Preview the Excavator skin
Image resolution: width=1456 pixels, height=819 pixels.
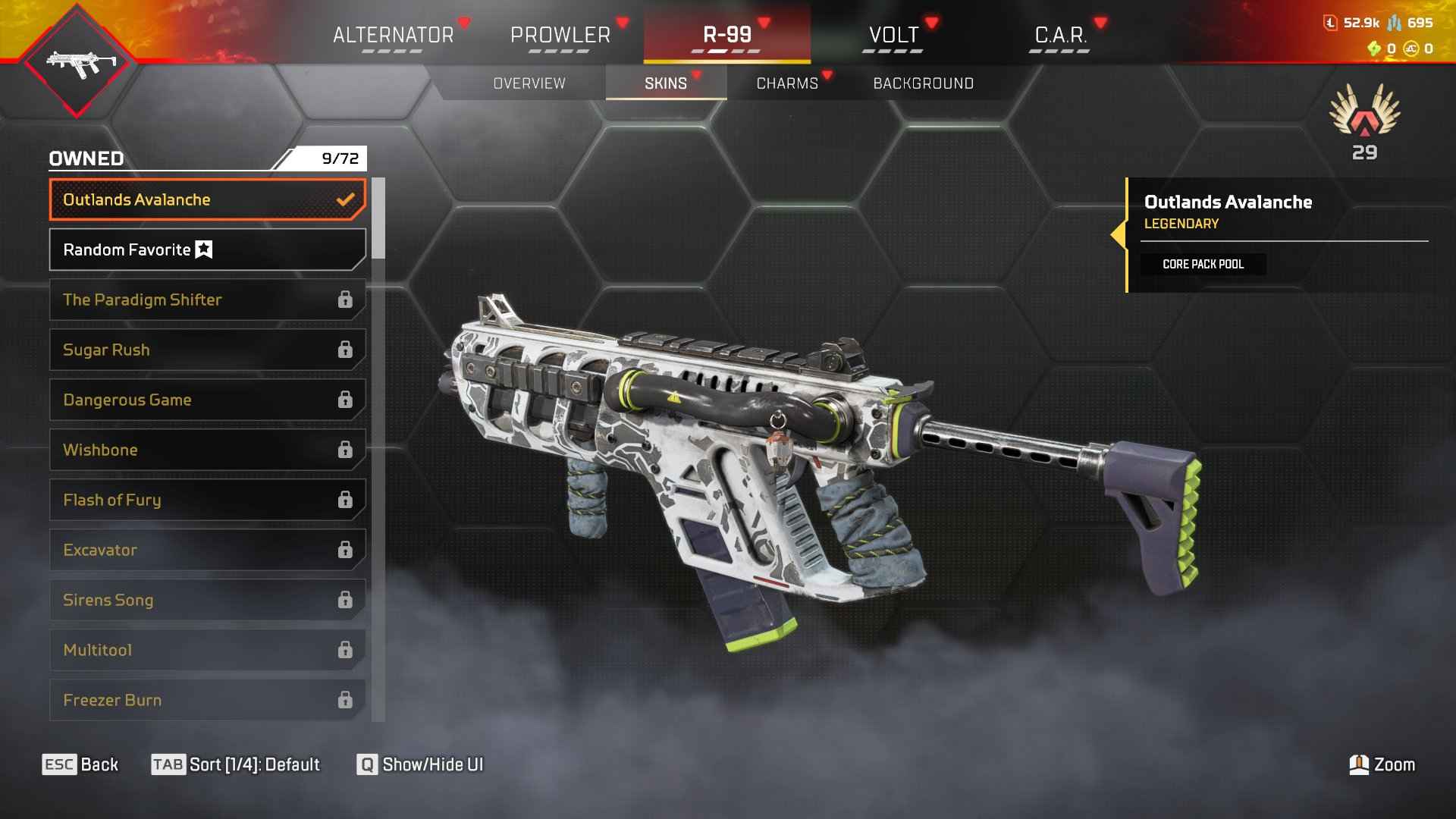click(x=207, y=550)
